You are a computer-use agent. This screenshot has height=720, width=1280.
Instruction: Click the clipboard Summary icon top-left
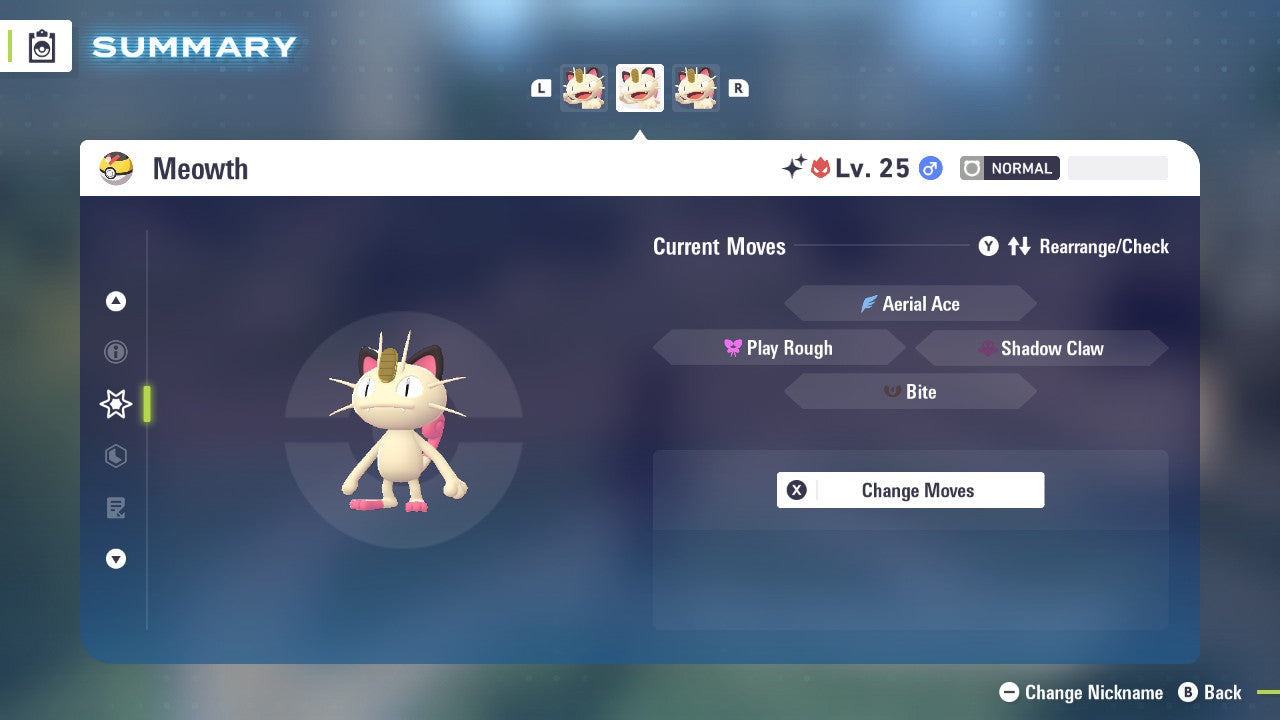[41, 46]
